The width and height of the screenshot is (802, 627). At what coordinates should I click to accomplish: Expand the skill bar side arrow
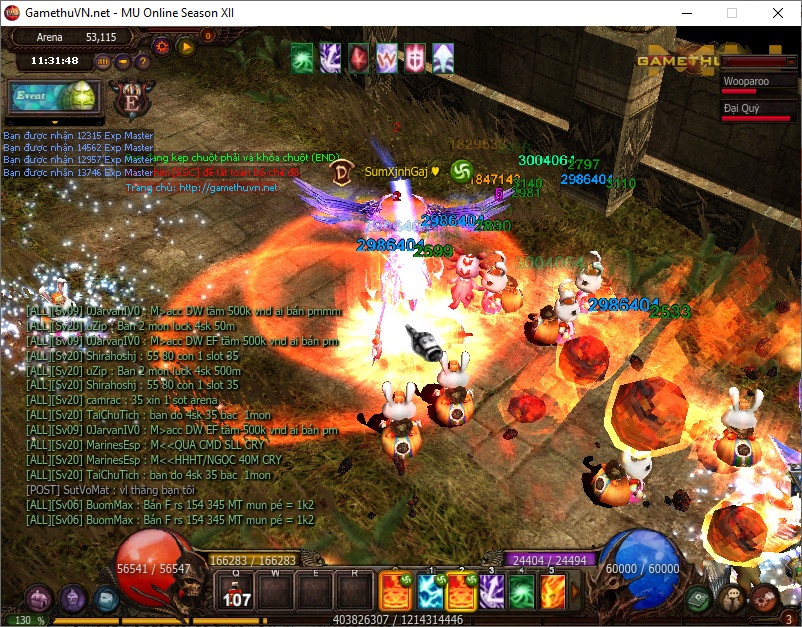574,592
